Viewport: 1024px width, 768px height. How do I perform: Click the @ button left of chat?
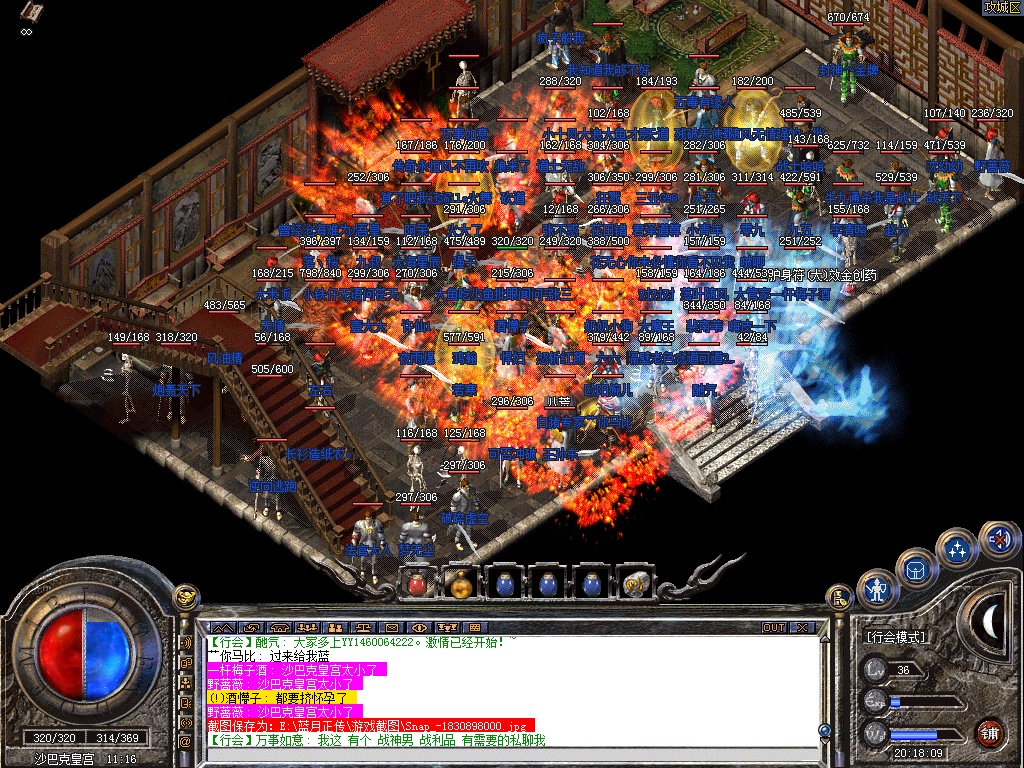[185, 741]
